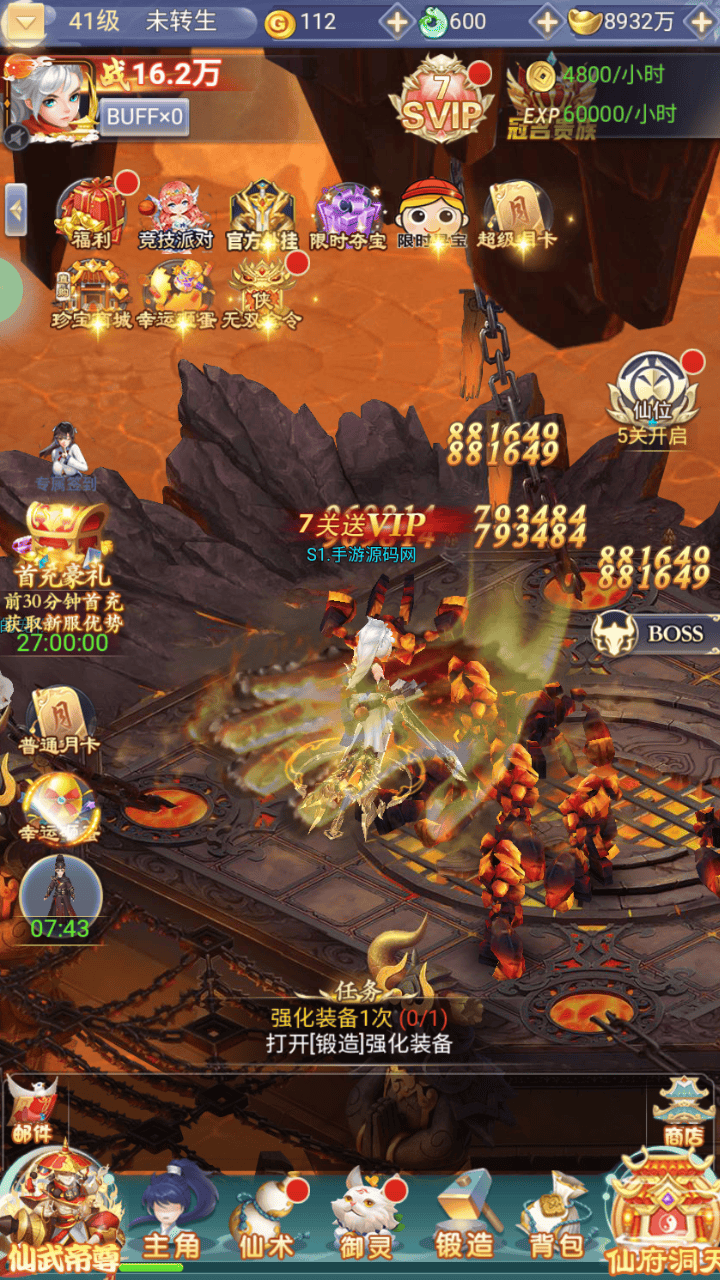Tap the SVIP 7 badge

(x=442, y=102)
